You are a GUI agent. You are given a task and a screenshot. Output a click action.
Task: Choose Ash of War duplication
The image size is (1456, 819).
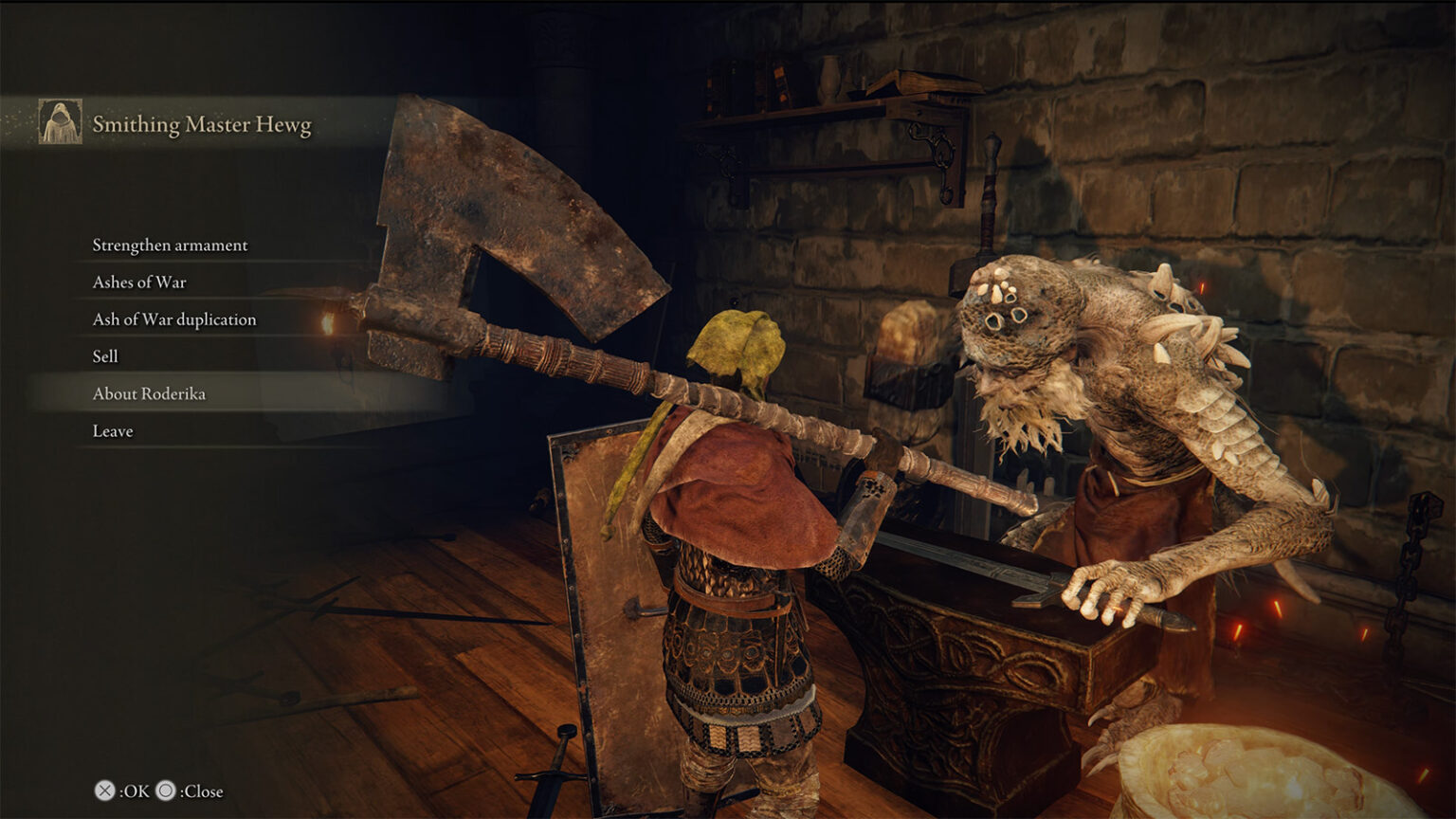pos(173,319)
